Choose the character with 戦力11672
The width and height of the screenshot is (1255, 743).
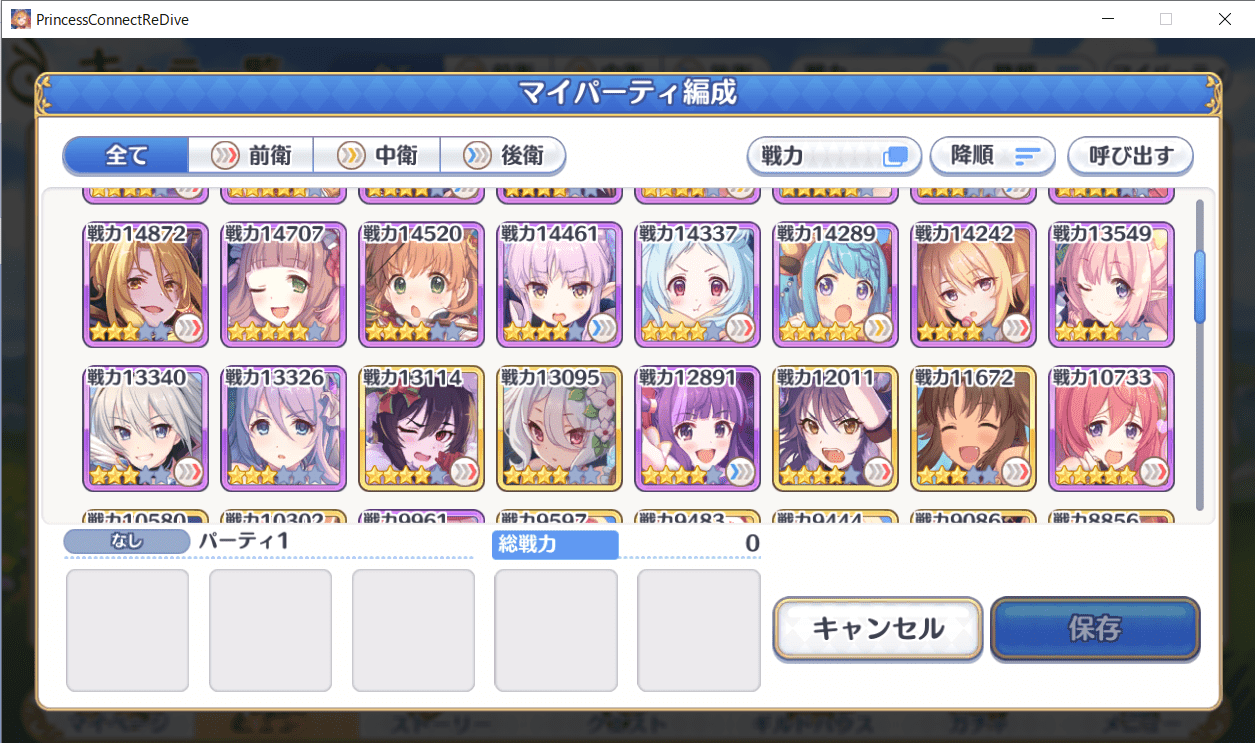point(974,429)
